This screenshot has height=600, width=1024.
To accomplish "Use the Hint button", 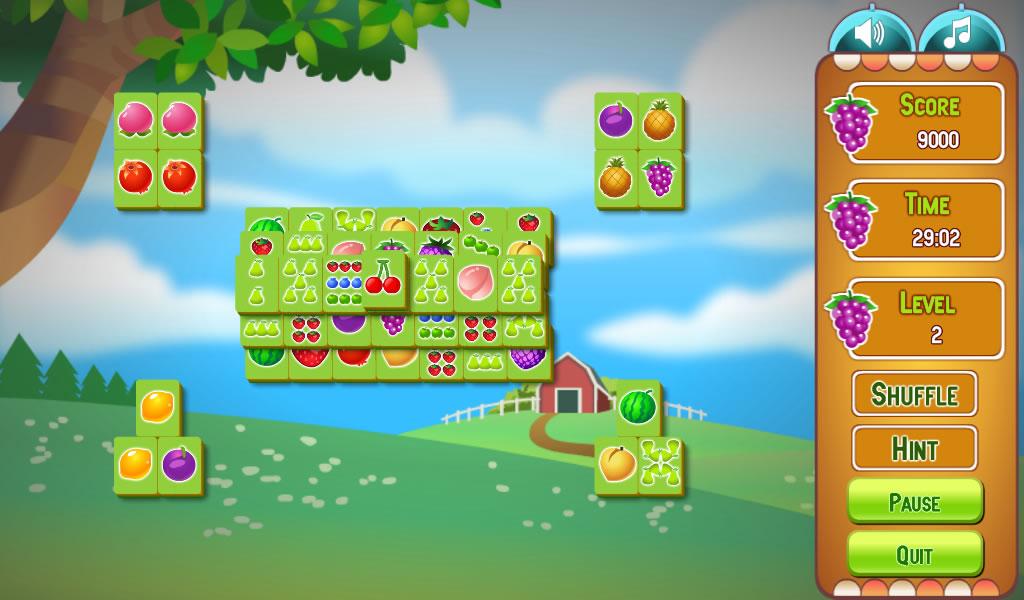I will (x=914, y=448).
